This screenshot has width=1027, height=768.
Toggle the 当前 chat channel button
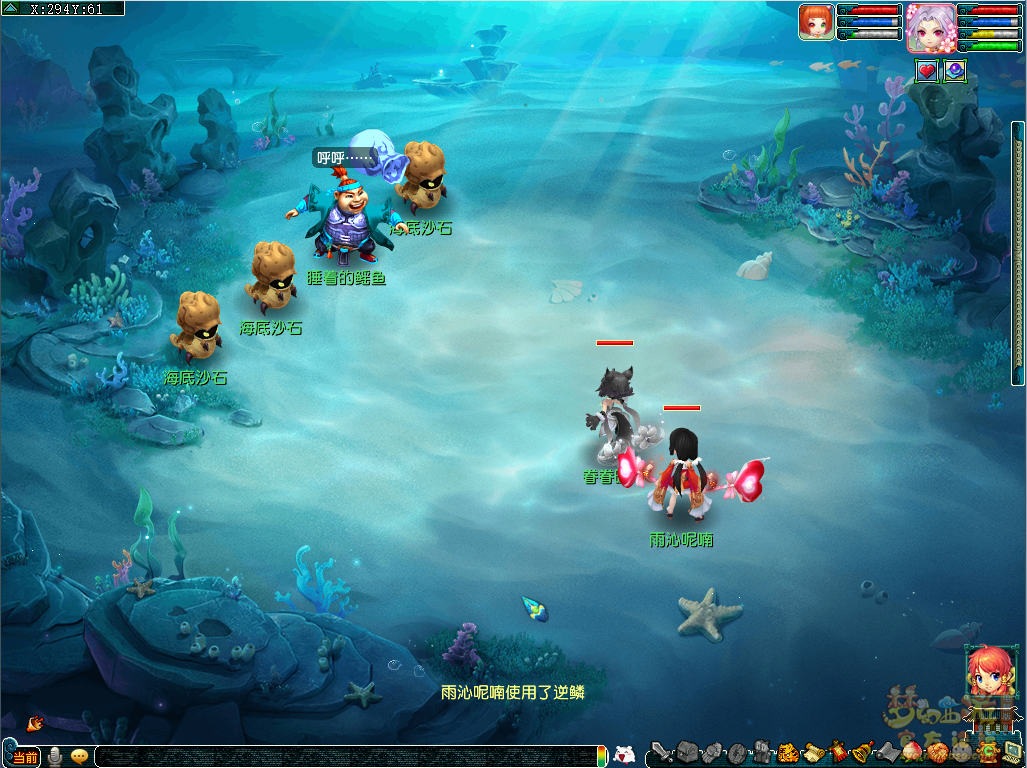pyautogui.click(x=26, y=757)
